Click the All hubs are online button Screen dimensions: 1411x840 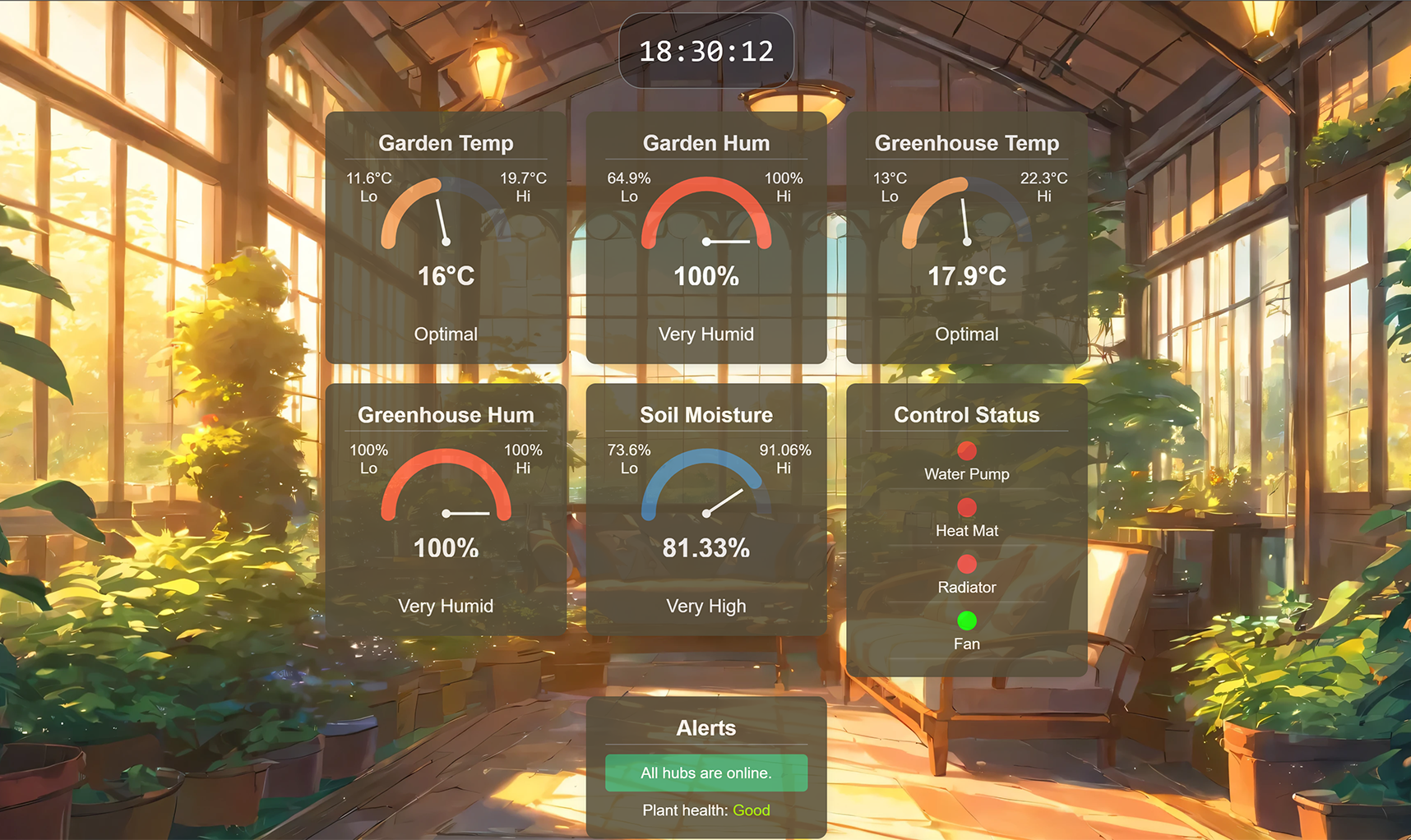pos(705,773)
